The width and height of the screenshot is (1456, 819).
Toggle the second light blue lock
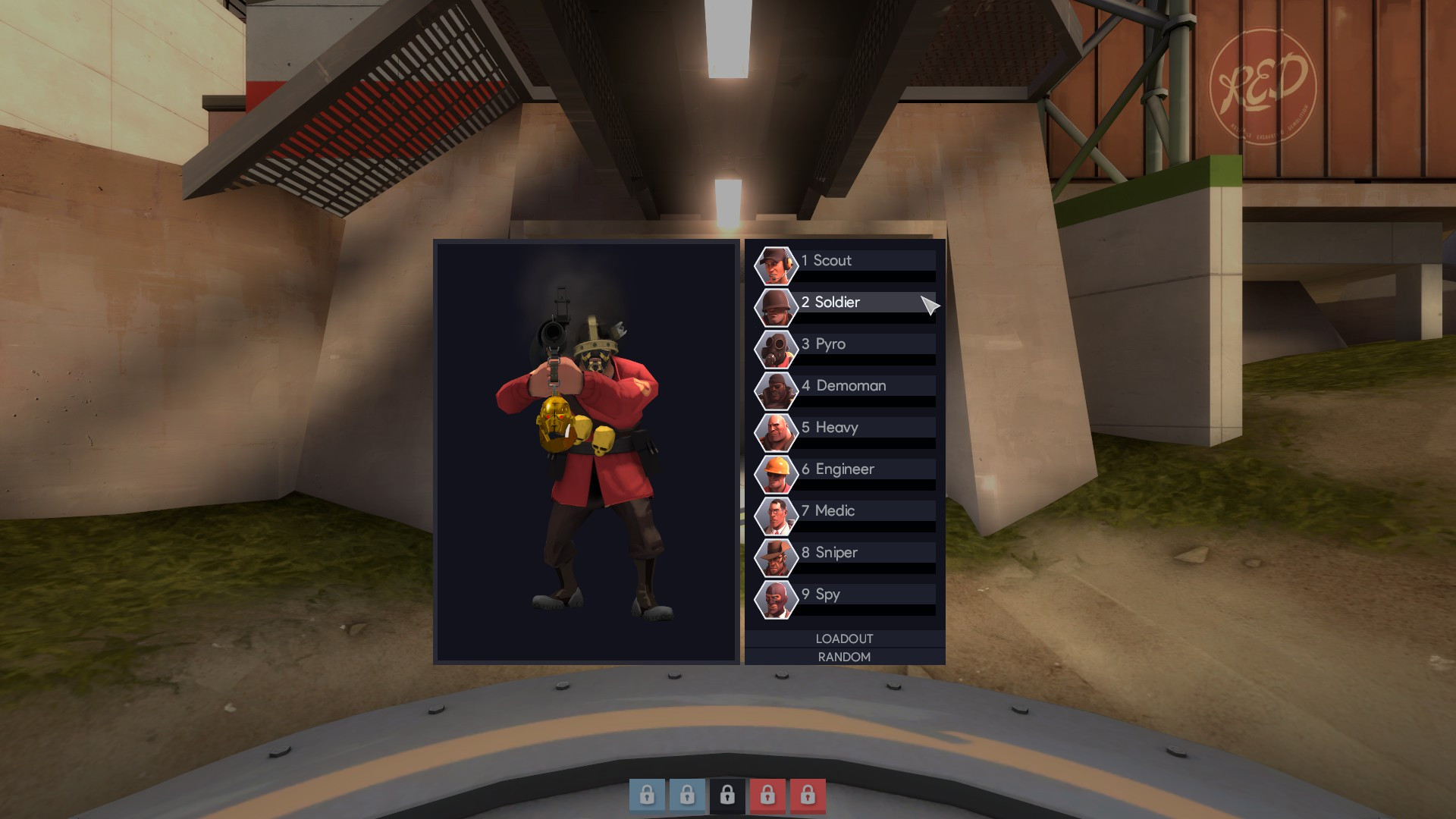(688, 795)
